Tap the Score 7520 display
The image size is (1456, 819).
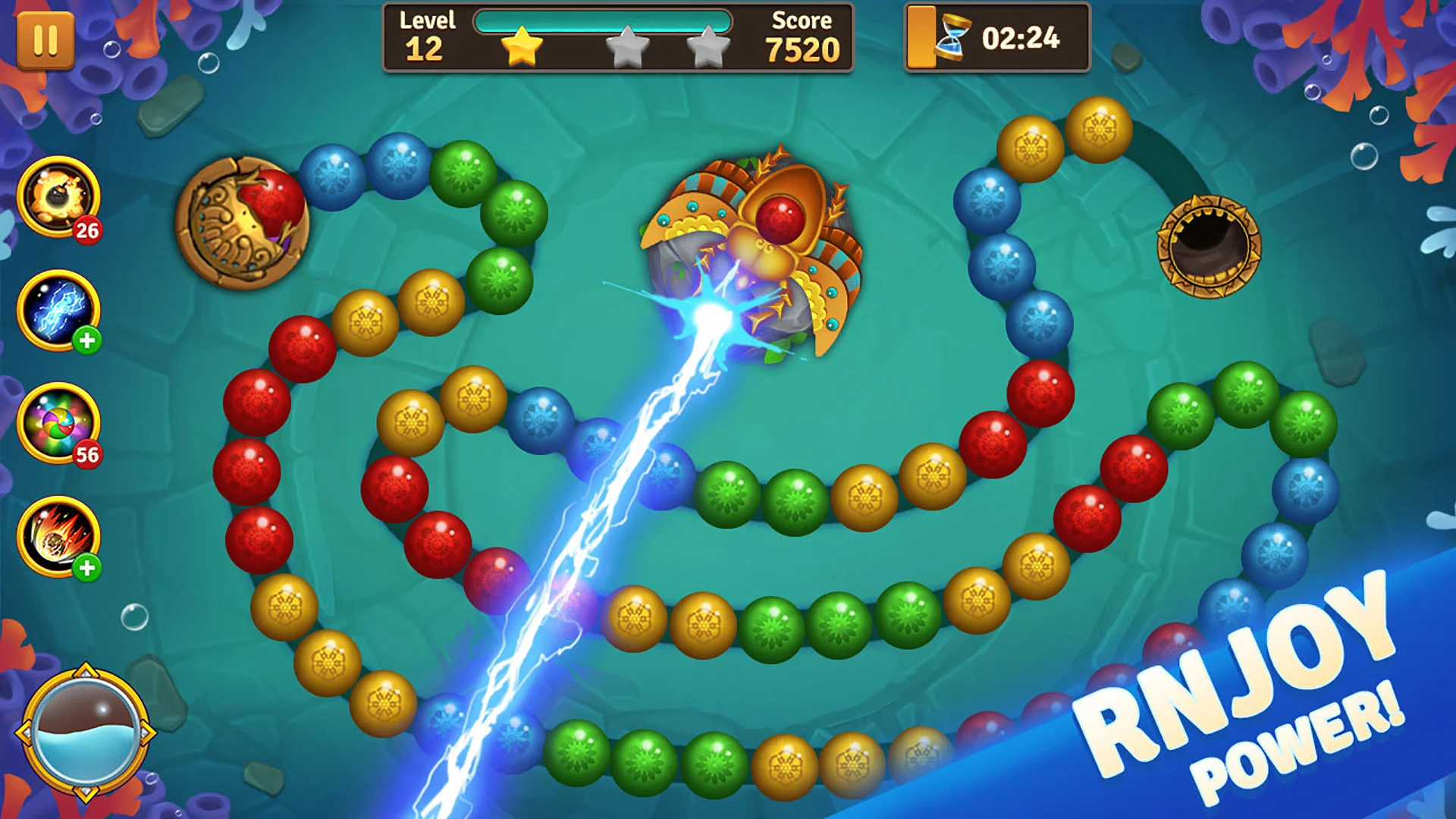(804, 38)
